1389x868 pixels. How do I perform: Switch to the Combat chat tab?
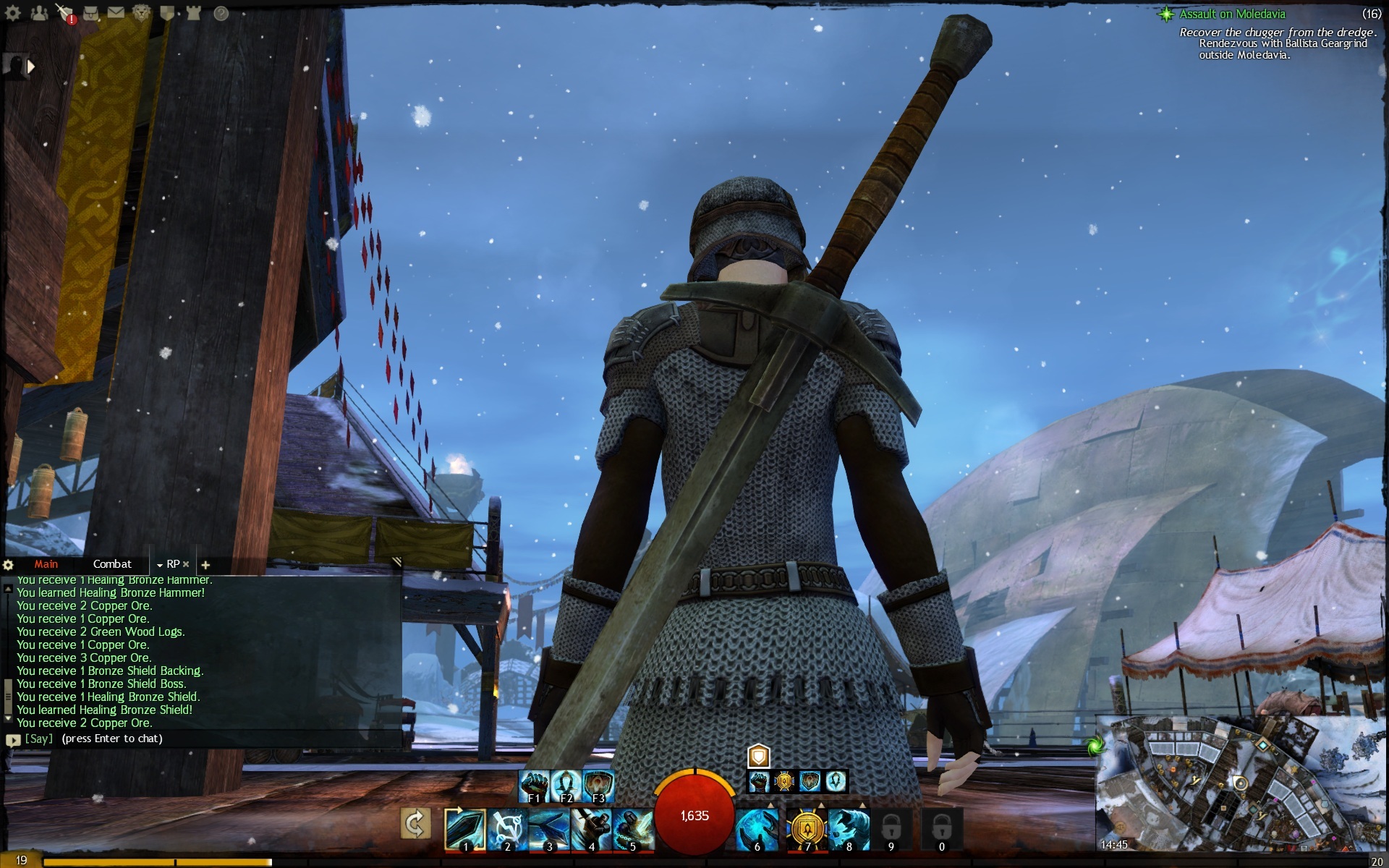112,564
